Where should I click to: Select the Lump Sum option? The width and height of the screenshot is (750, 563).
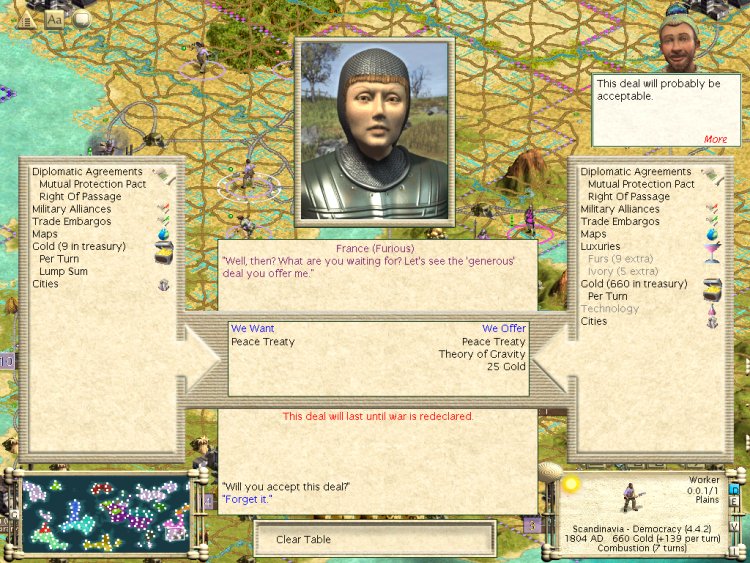coord(63,271)
